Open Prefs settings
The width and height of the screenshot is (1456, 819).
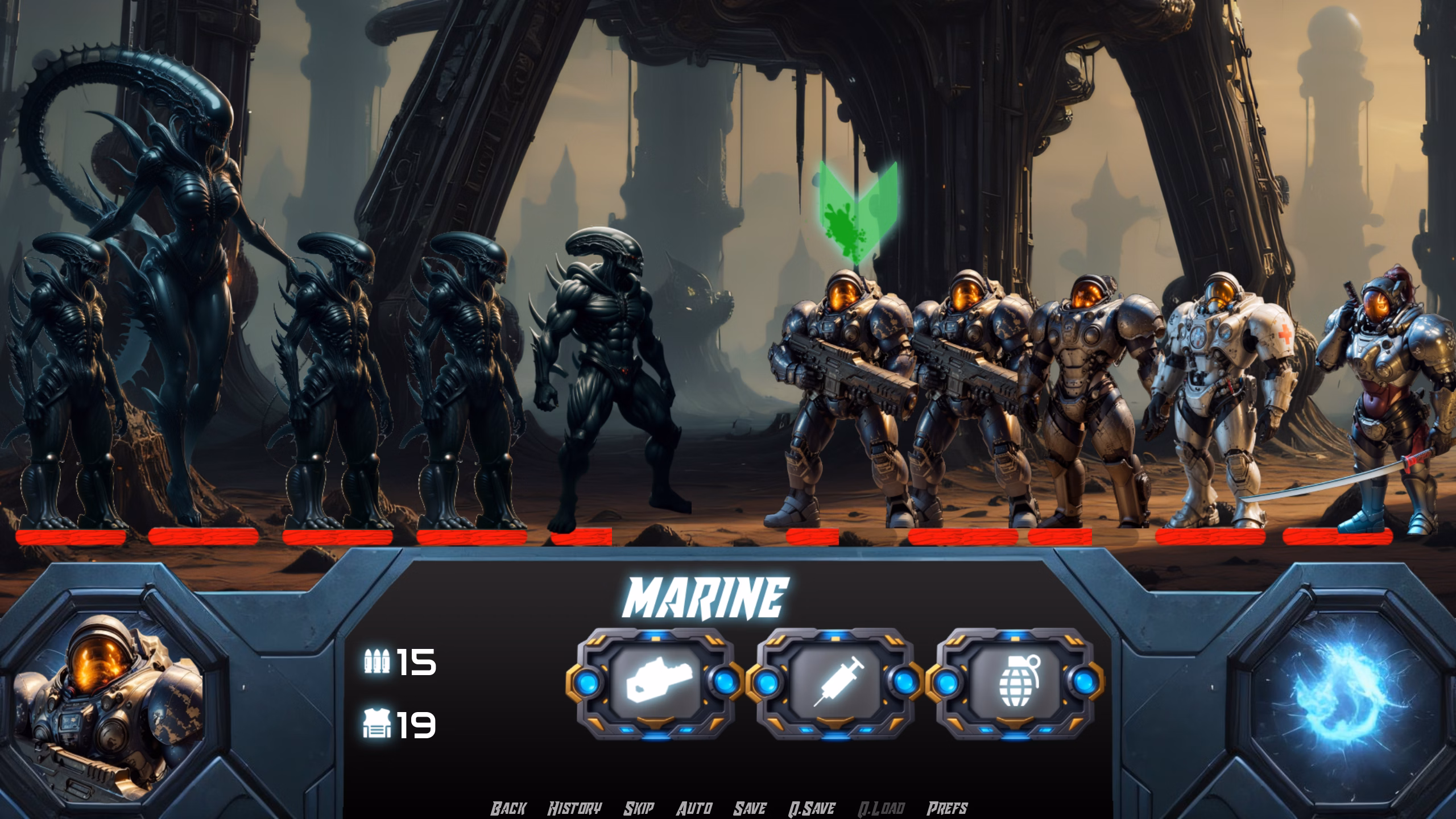[947, 808]
